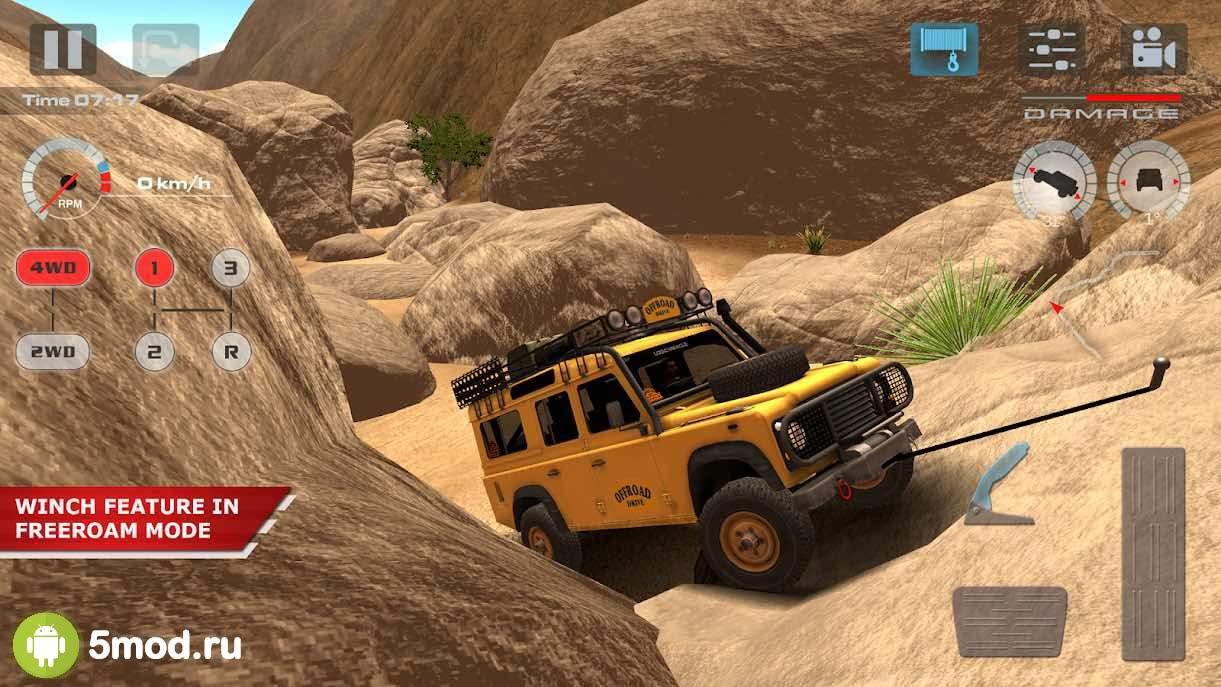1221x687 pixels.
Task: Tap the greyed-out vehicle icon beside pause
Action: pos(165,49)
